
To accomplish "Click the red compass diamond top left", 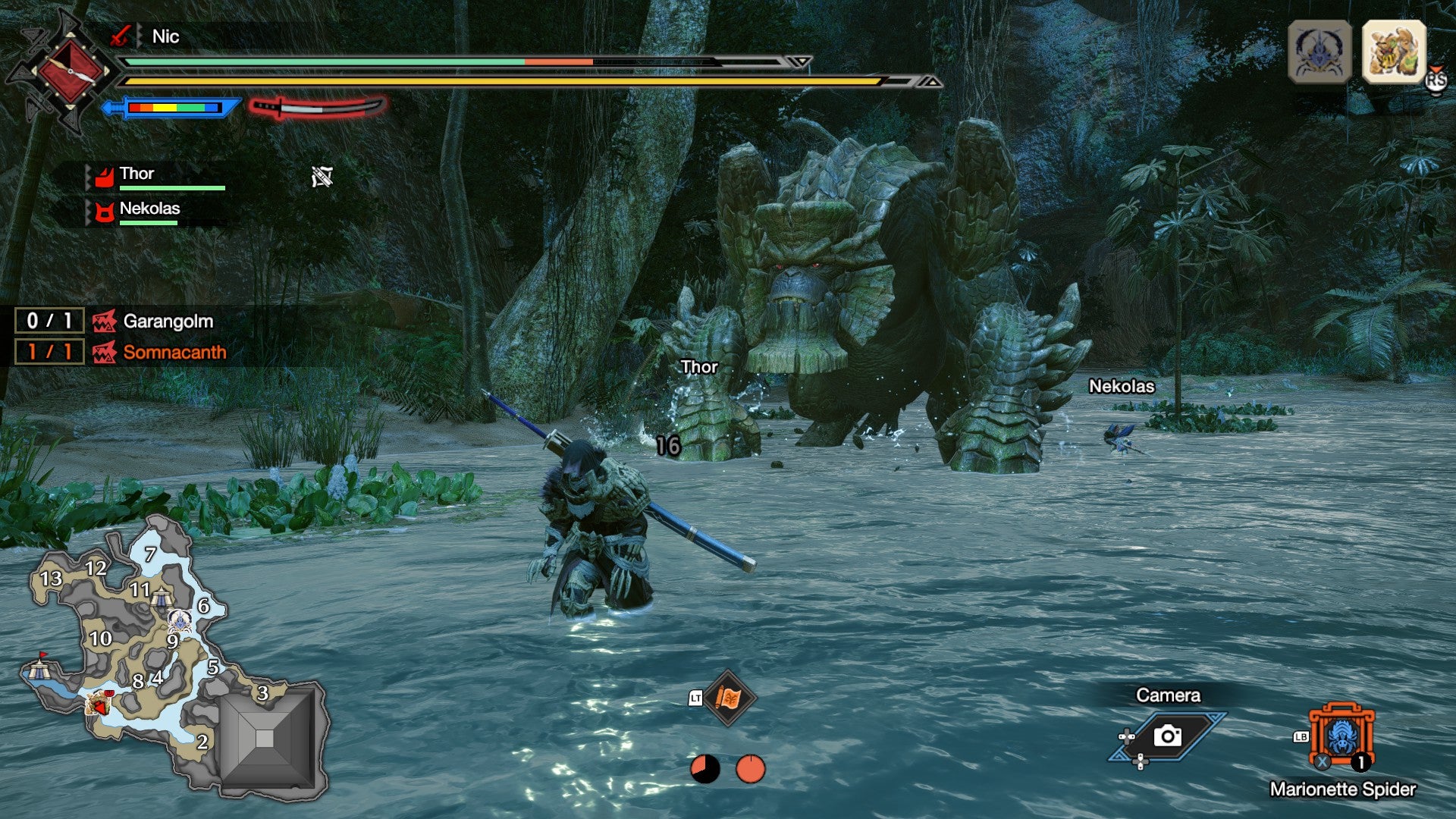I will [x=72, y=71].
